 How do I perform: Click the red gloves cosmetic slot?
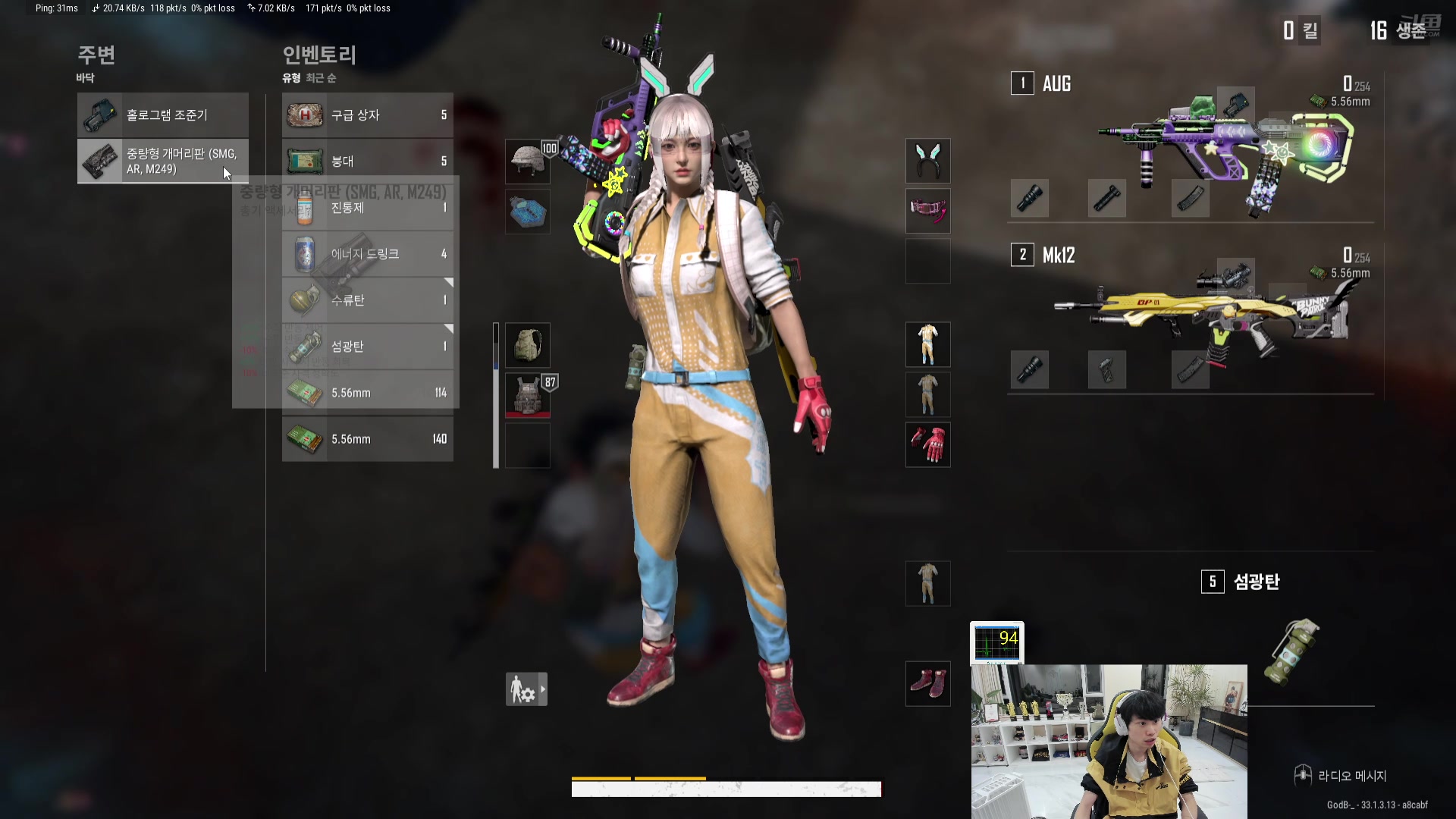[927, 444]
